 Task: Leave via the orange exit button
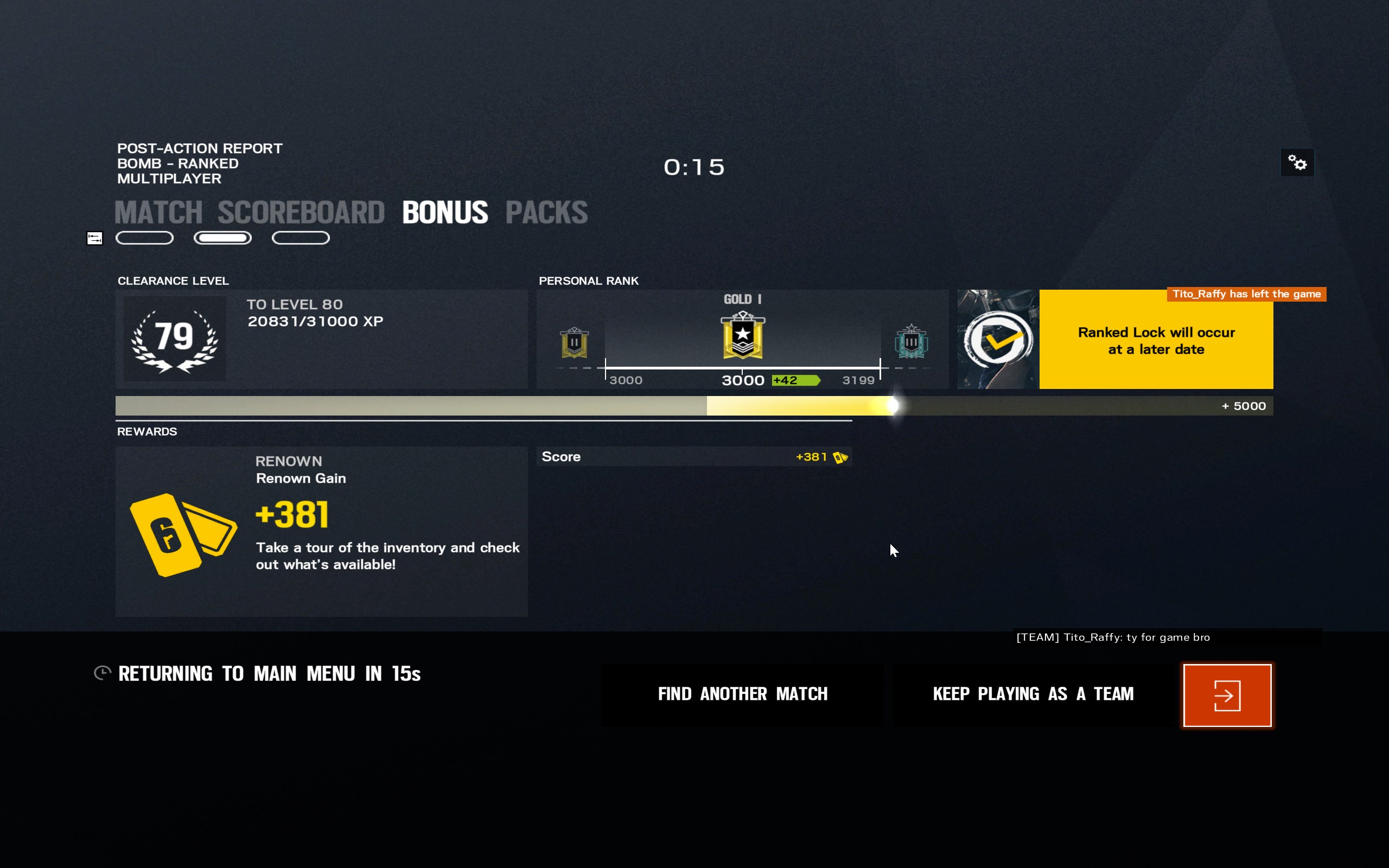click(x=1227, y=695)
